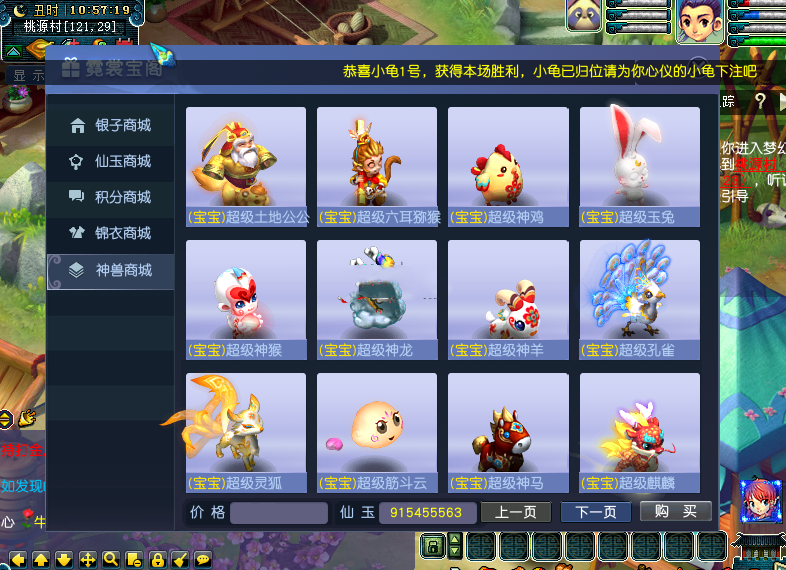Pick the 超级六耳猕猴 pet tile
This screenshot has width=786, height=570.
tap(377, 165)
